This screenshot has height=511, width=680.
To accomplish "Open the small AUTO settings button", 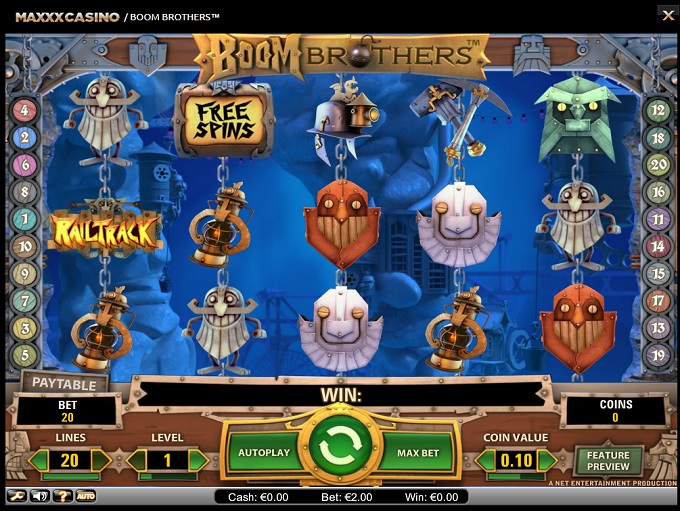I will (x=86, y=495).
